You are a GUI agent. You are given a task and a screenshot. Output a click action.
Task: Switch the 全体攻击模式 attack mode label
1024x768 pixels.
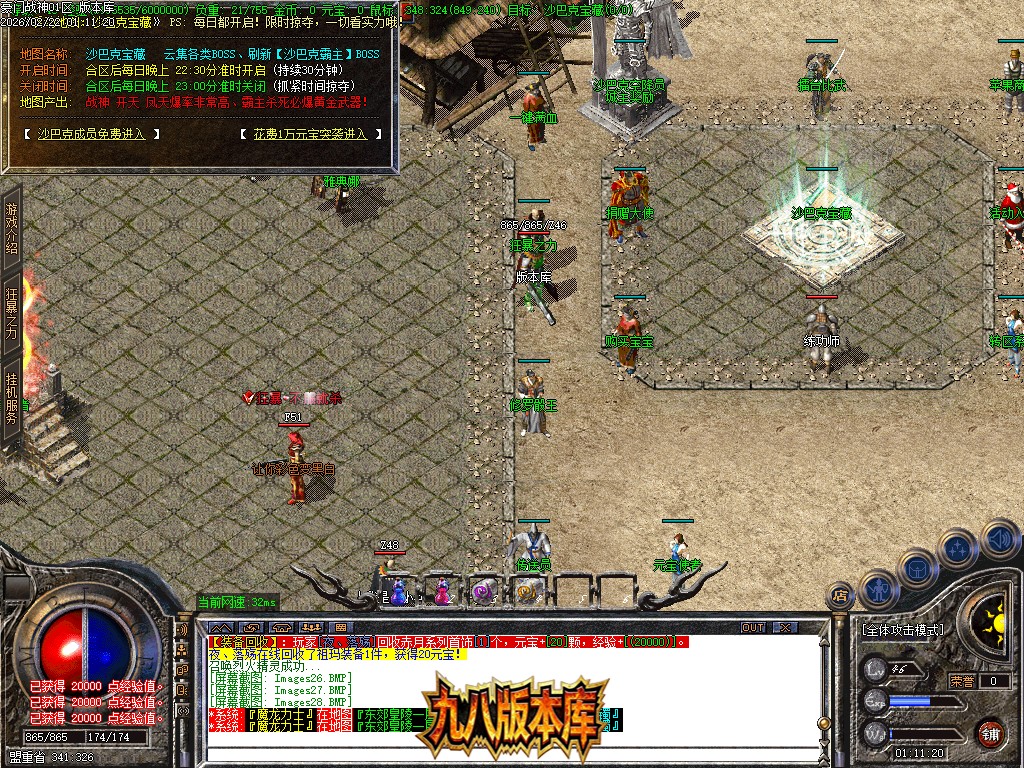[901, 630]
